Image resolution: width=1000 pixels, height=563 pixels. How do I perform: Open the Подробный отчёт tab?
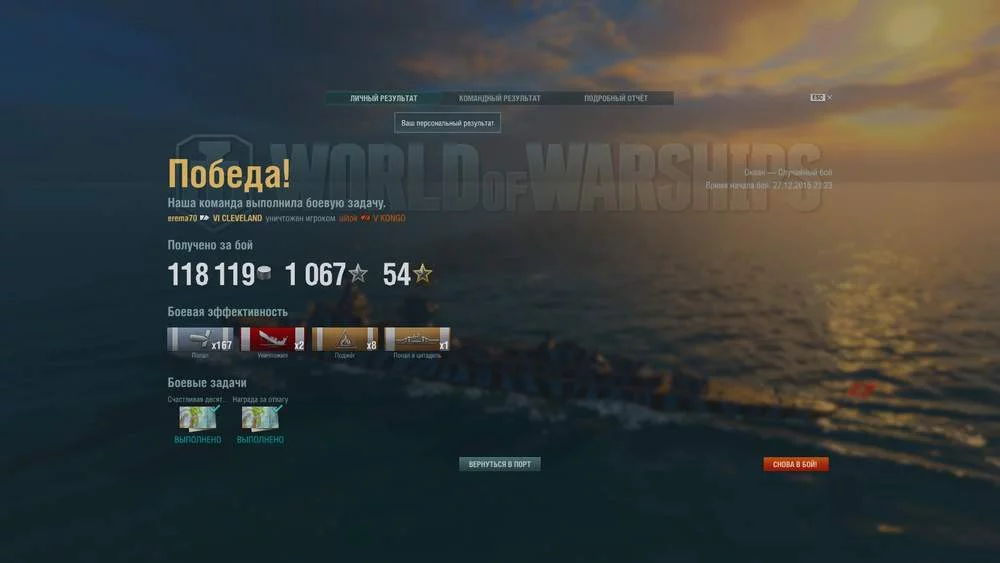pos(615,98)
